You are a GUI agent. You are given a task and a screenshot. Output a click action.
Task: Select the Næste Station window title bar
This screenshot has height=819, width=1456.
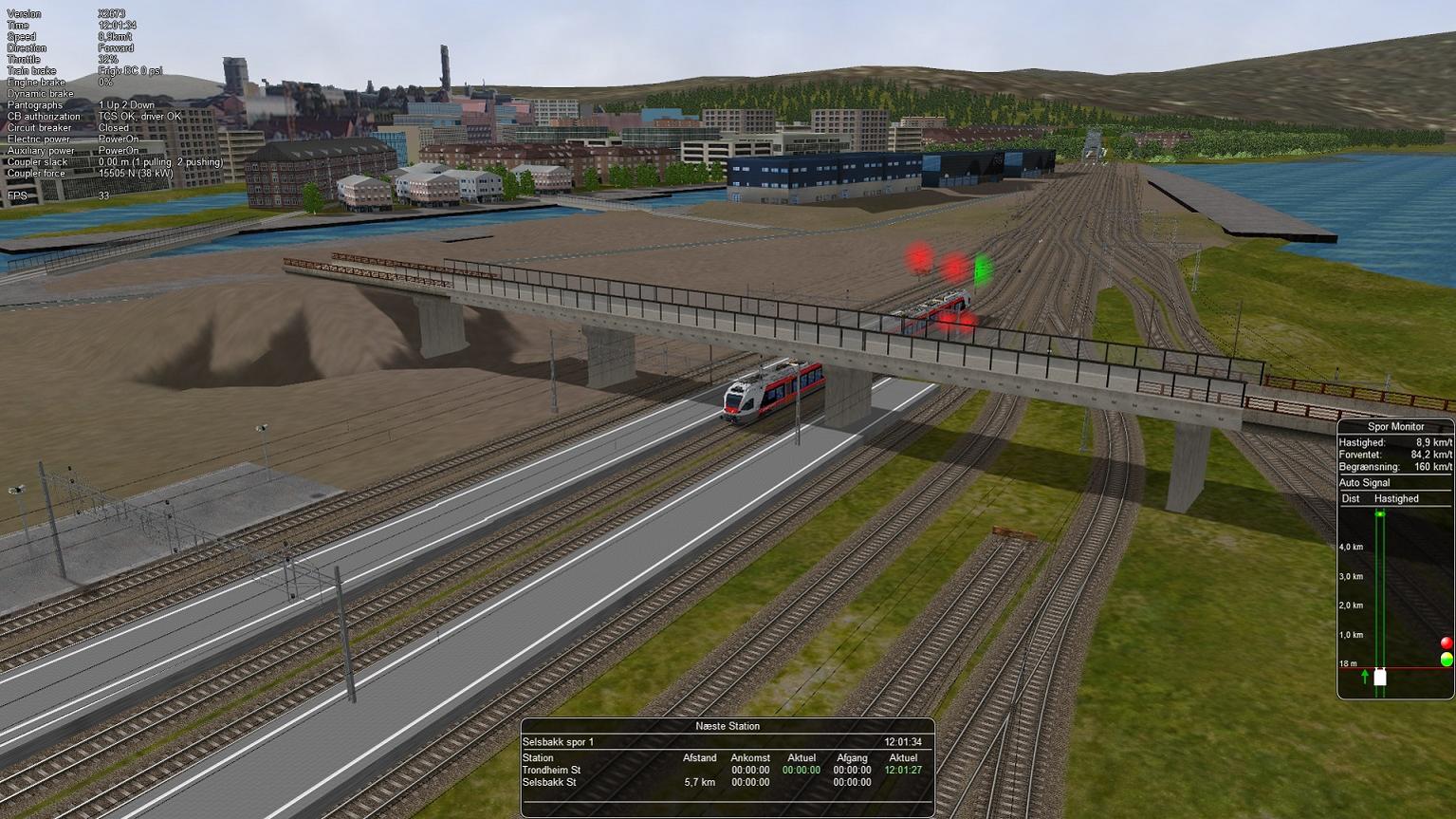tap(728, 726)
